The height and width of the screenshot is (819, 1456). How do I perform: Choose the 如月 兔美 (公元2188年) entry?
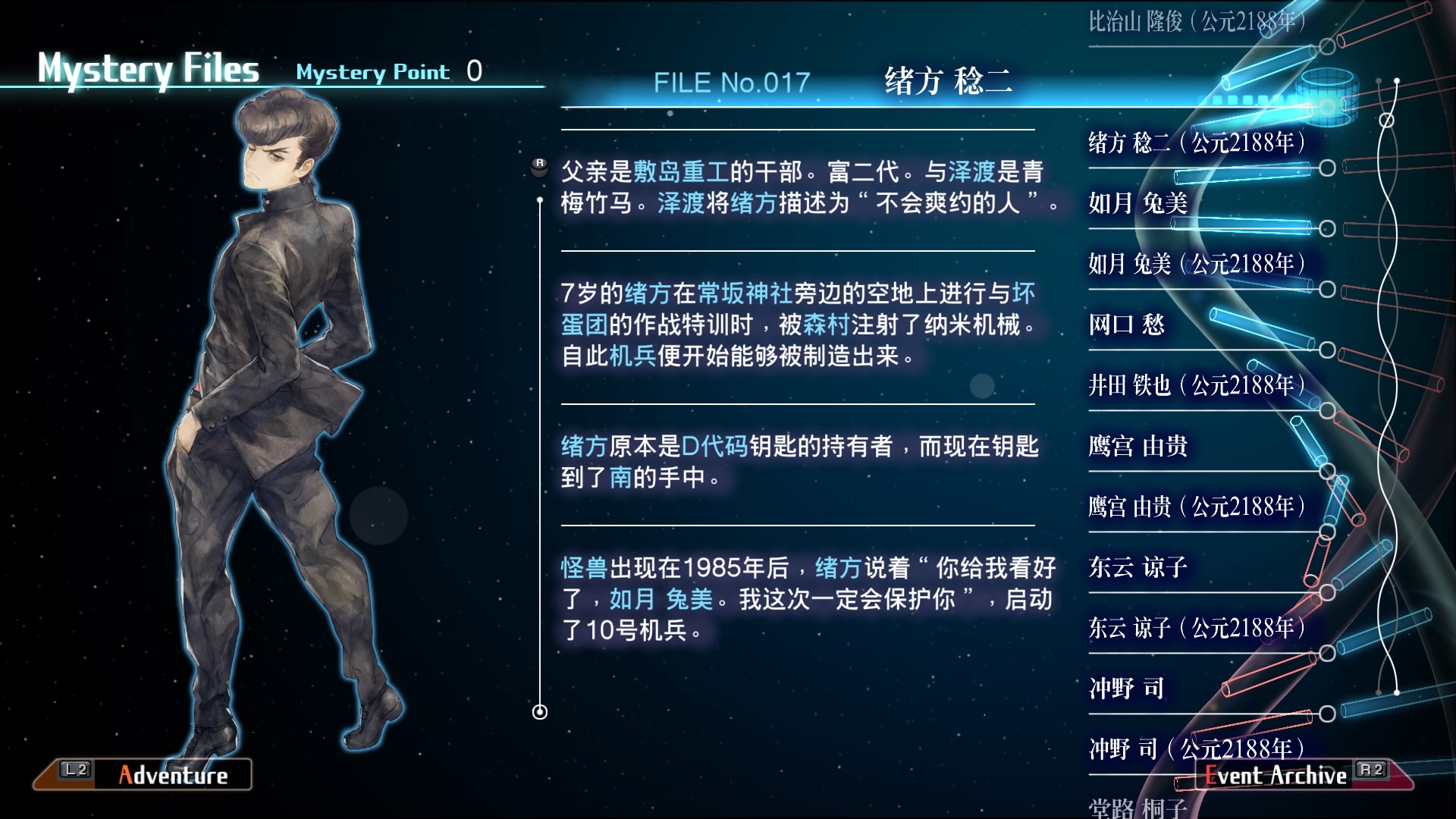pos(1197,264)
